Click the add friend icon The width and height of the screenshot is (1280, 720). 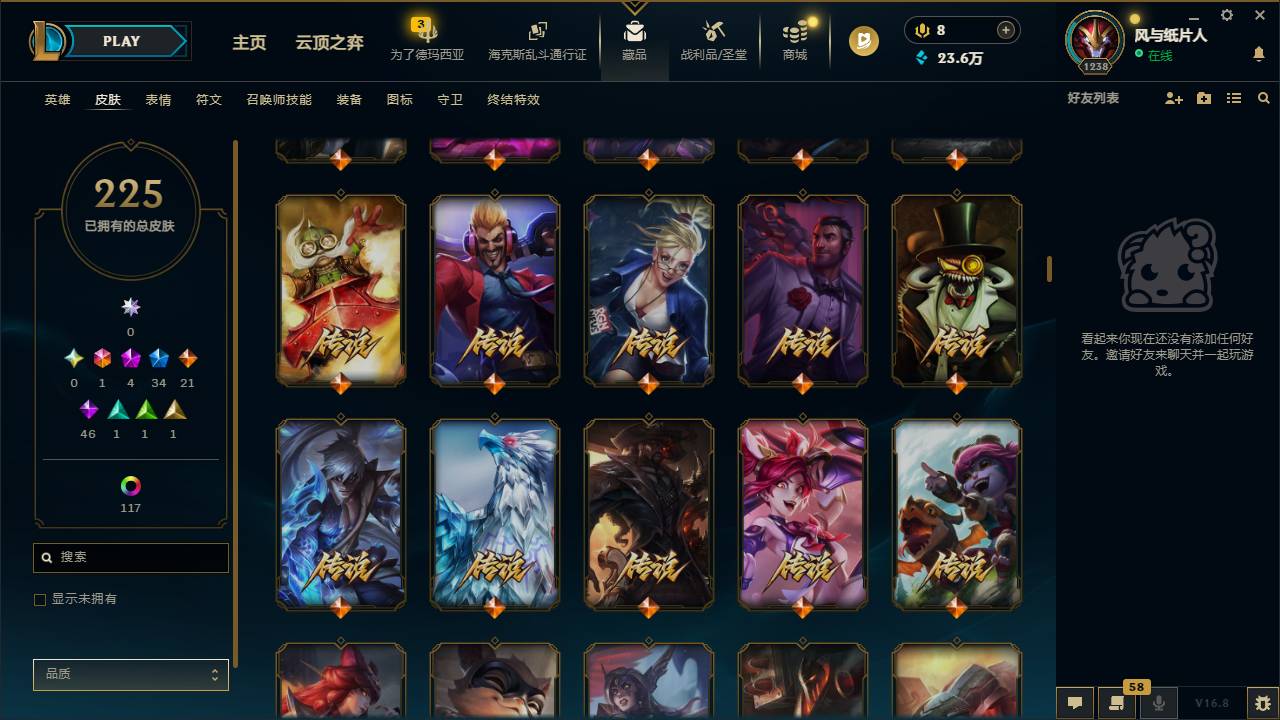tap(1172, 97)
